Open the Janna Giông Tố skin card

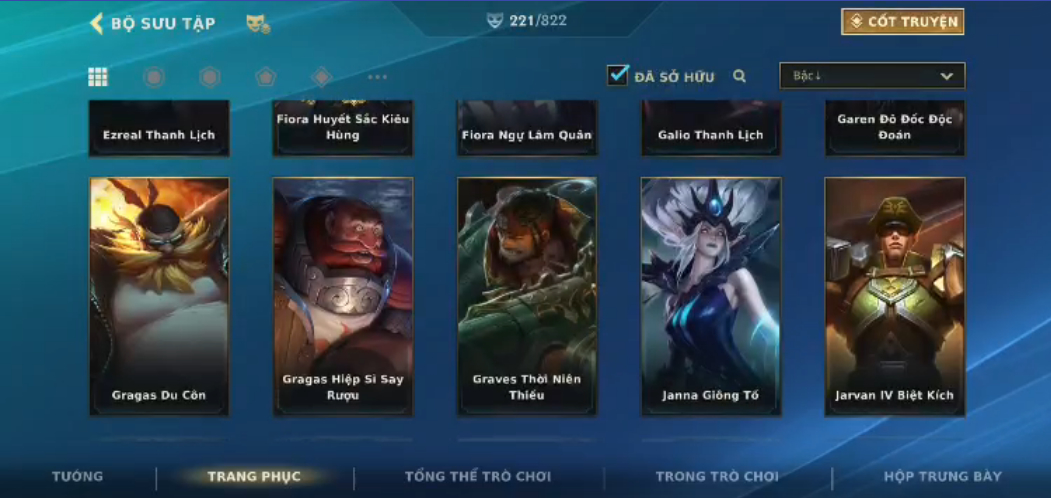click(x=711, y=296)
